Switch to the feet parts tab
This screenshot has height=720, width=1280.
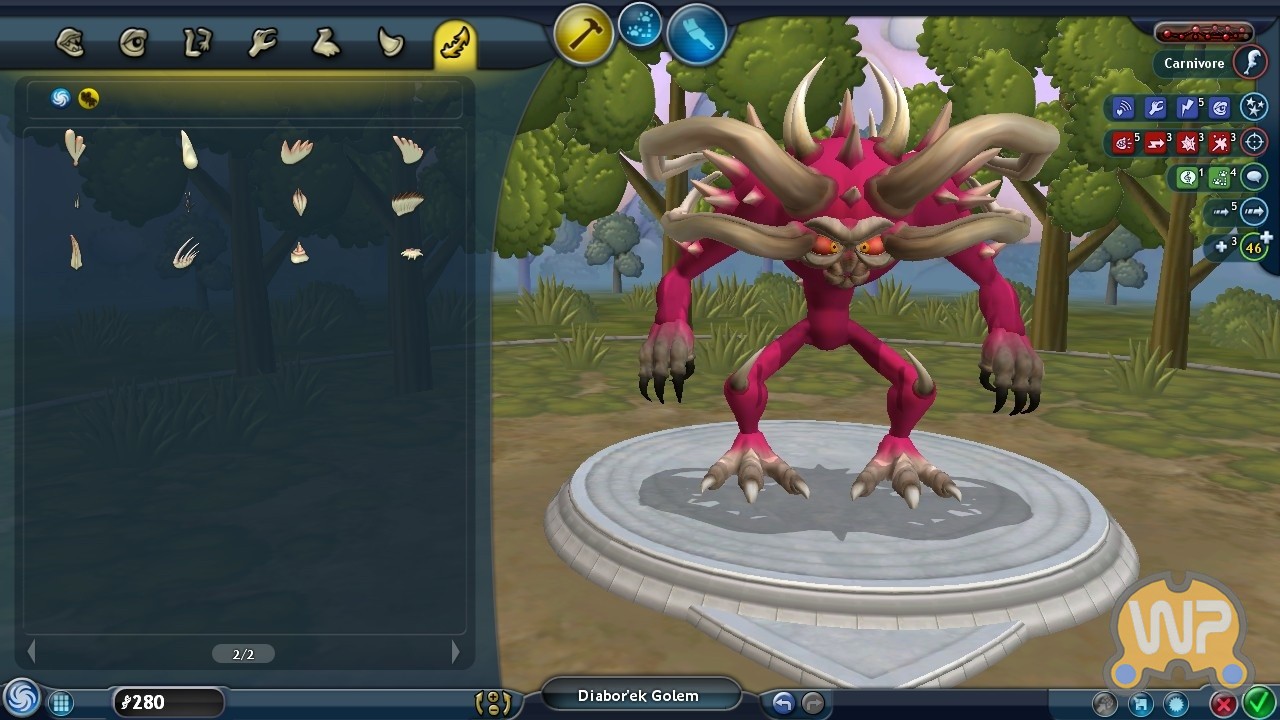(326, 43)
